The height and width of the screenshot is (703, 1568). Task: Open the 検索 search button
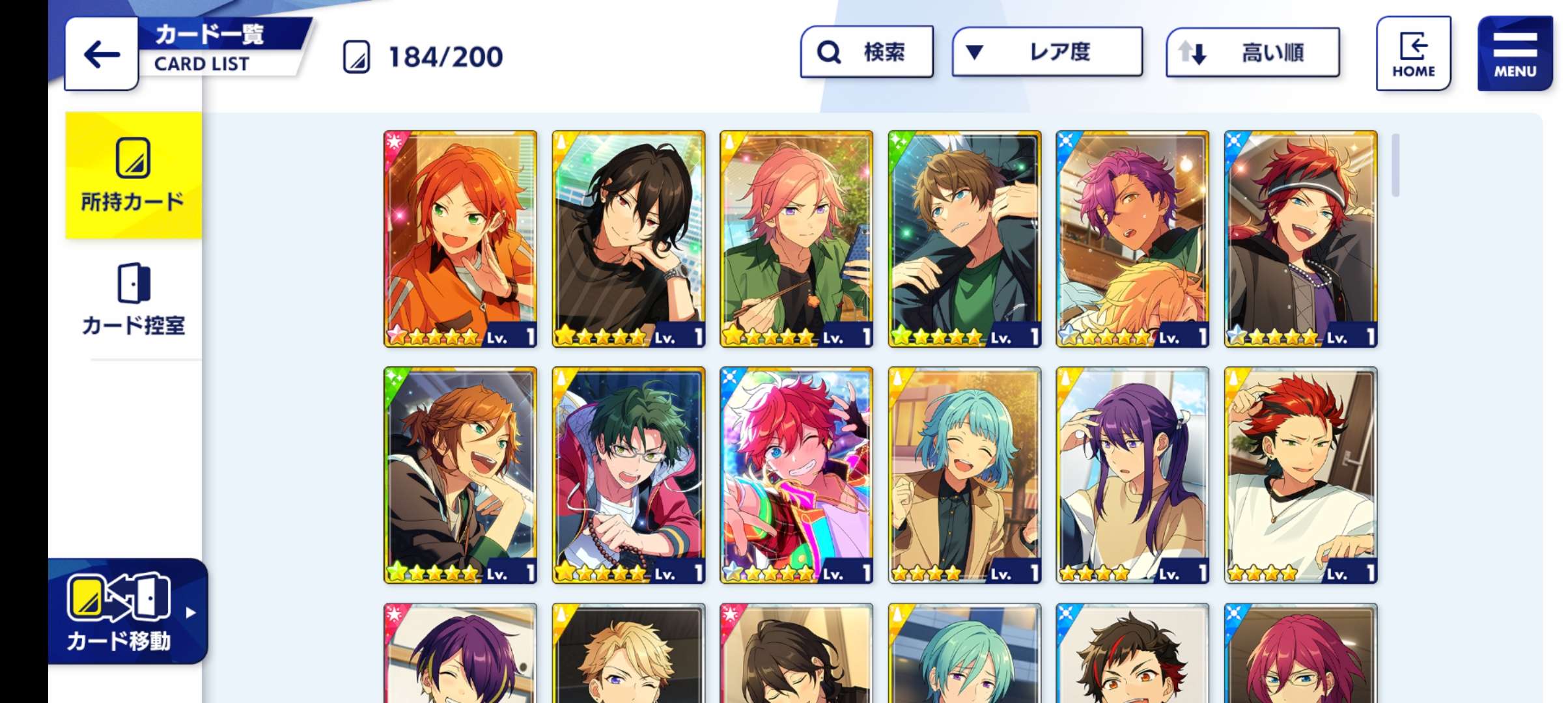click(x=866, y=52)
